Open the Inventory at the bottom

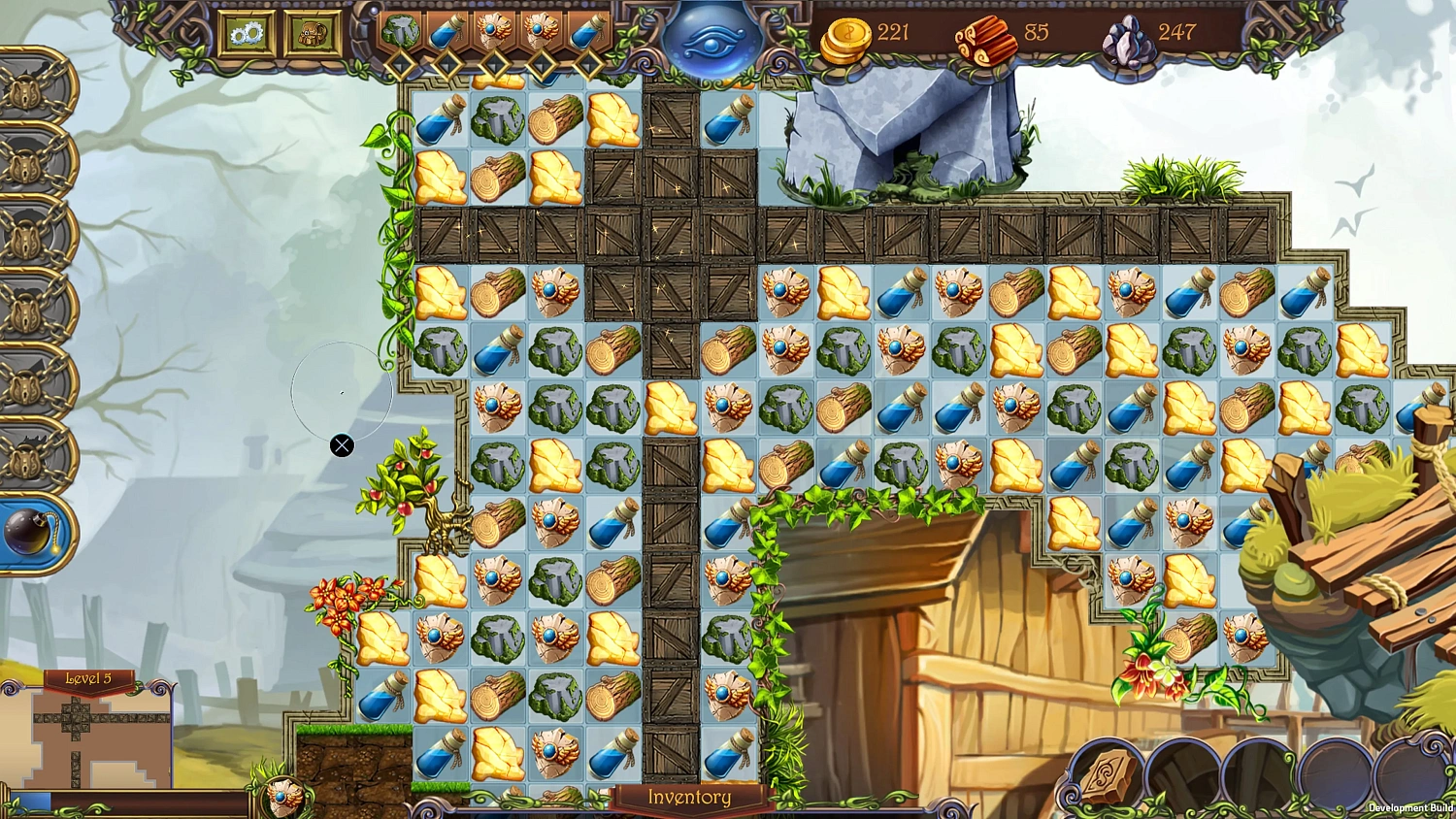tap(690, 798)
